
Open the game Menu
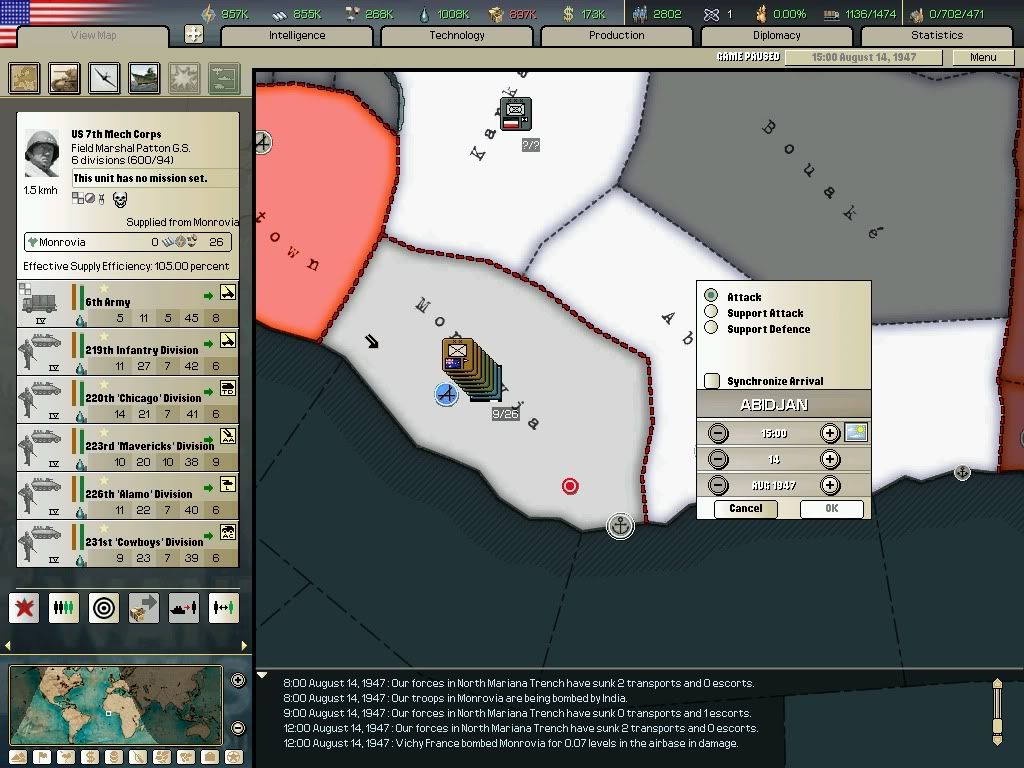(x=983, y=57)
